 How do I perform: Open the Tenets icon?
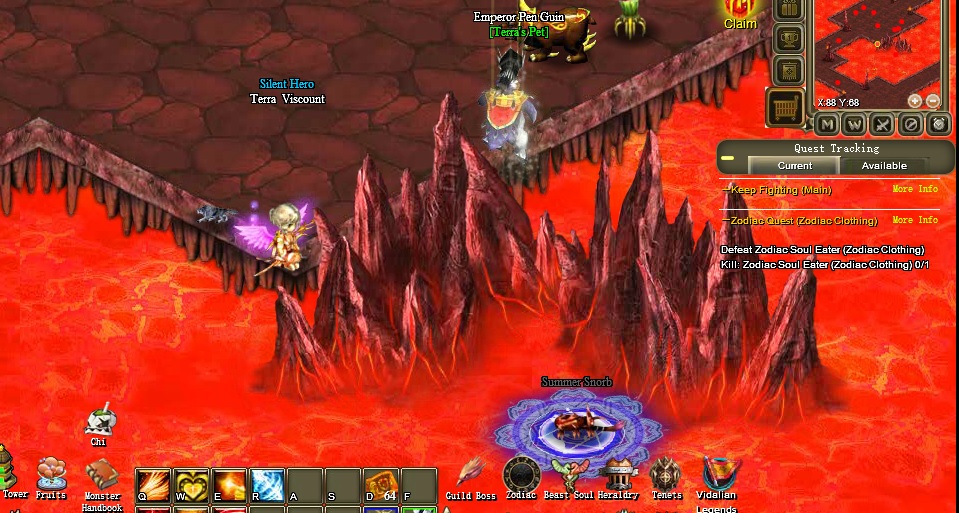tap(666, 475)
